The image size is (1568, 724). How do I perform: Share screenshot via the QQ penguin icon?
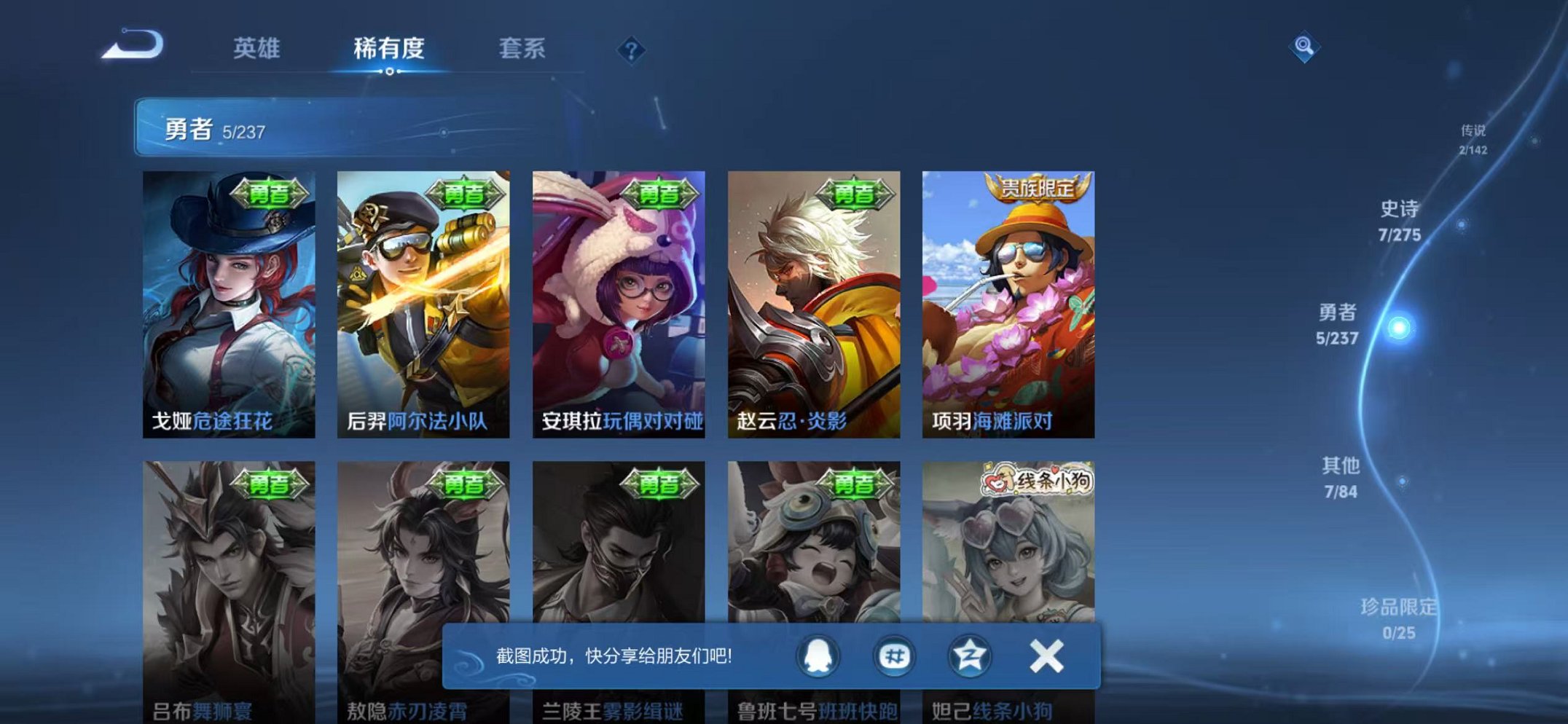[816, 656]
